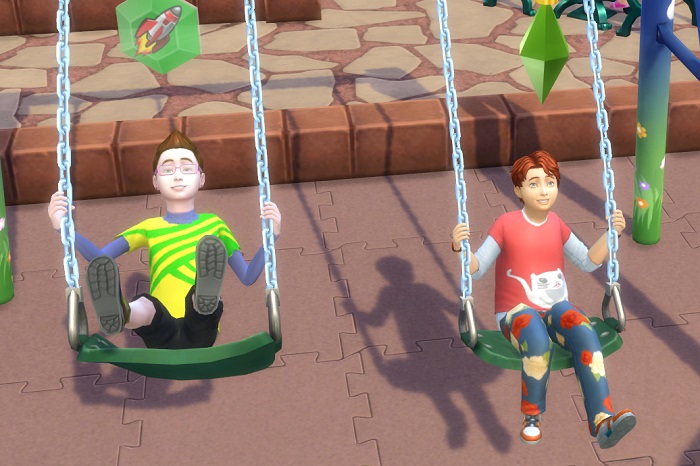Screen dimensions: 700x466
Task: Click the green plumbob selection marker
Action: click(544, 50)
